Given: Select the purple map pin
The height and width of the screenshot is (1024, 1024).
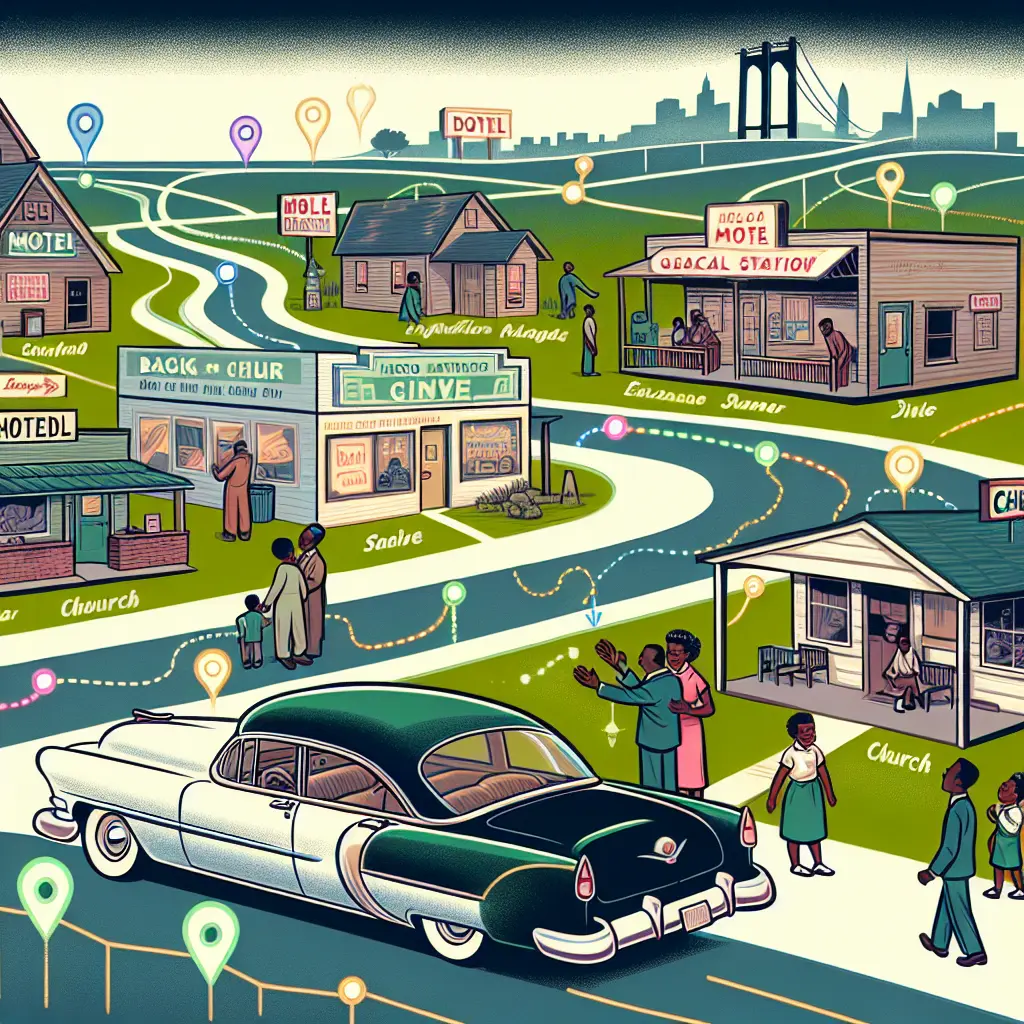Looking at the screenshot, I should [245, 134].
